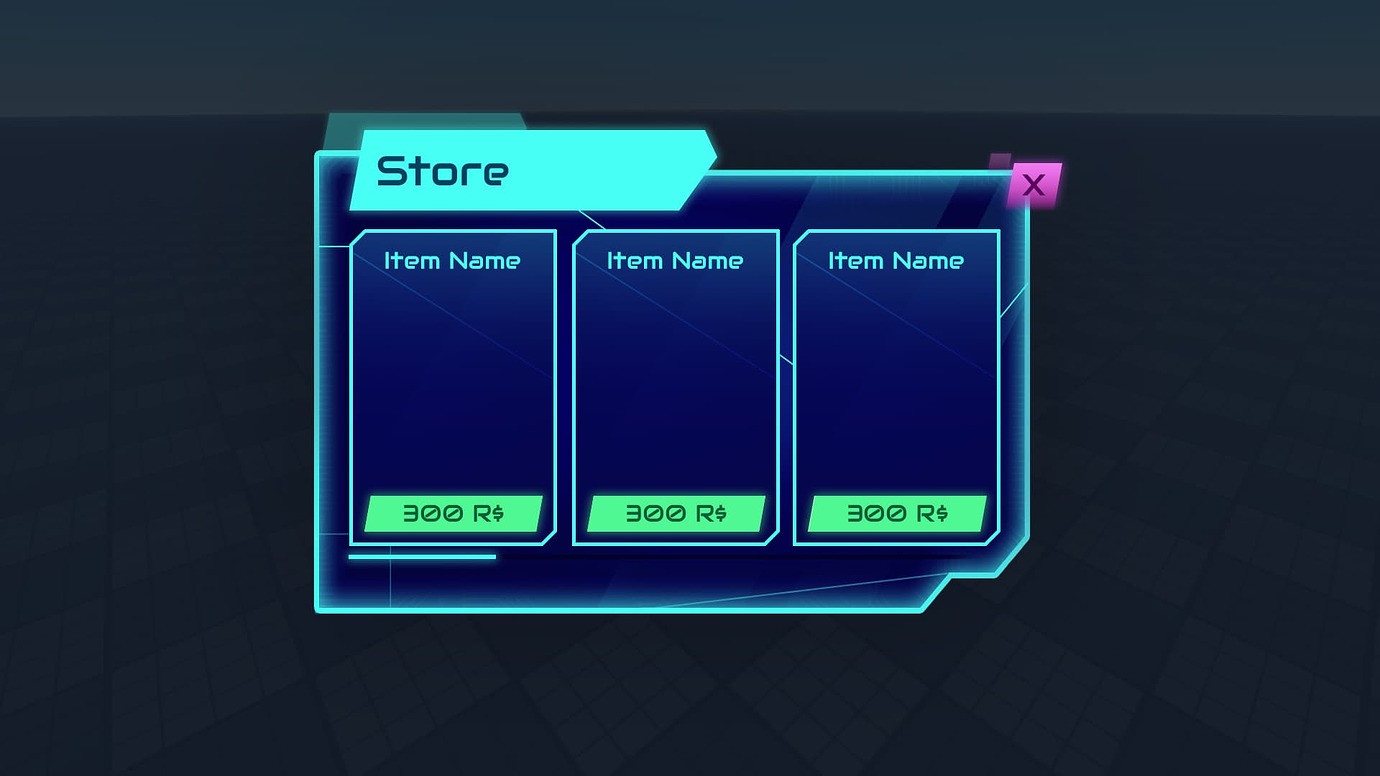Select the Item Name label on the left card
1380x776 pixels.
(x=451, y=261)
